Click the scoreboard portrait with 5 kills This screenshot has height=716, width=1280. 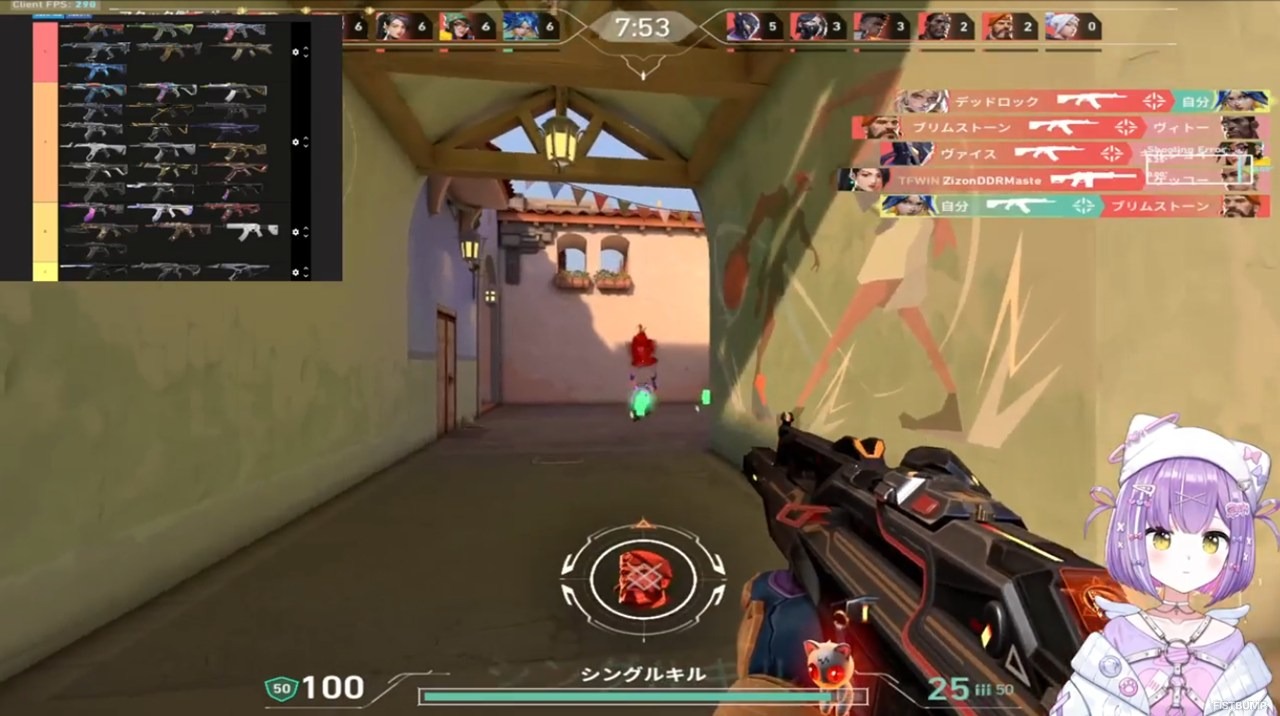click(x=744, y=27)
